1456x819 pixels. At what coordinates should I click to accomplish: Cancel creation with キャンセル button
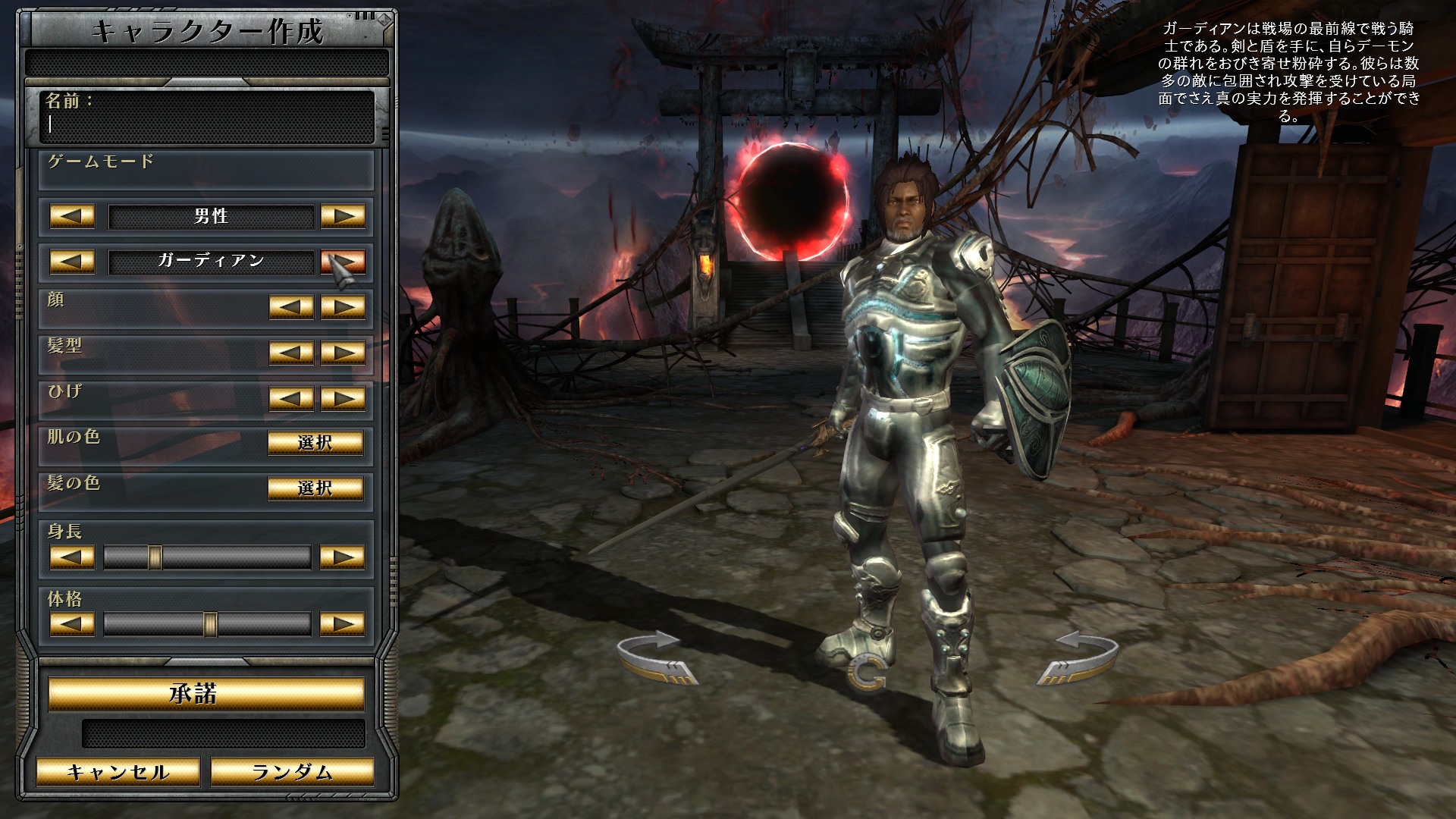tap(118, 772)
